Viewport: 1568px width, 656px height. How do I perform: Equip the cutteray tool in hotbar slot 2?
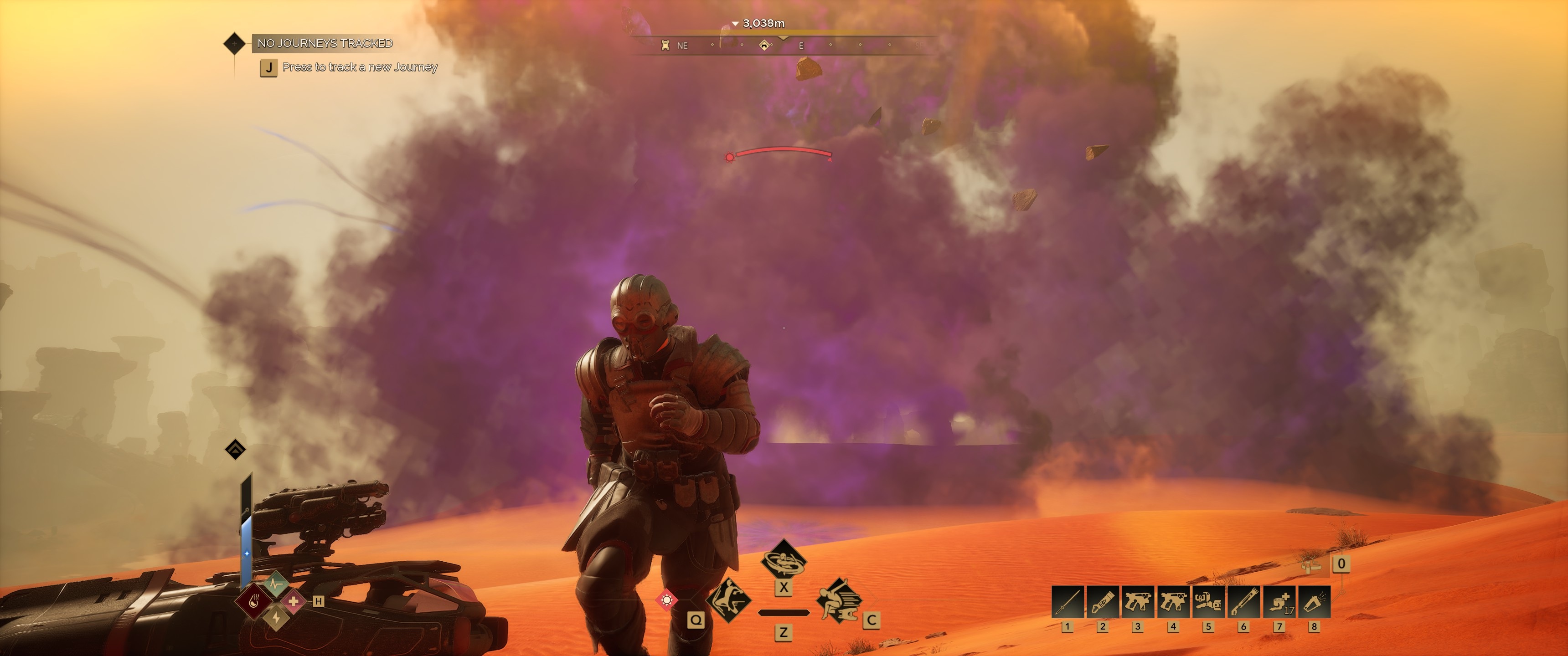pyautogui.click(x=1102, y=602)
